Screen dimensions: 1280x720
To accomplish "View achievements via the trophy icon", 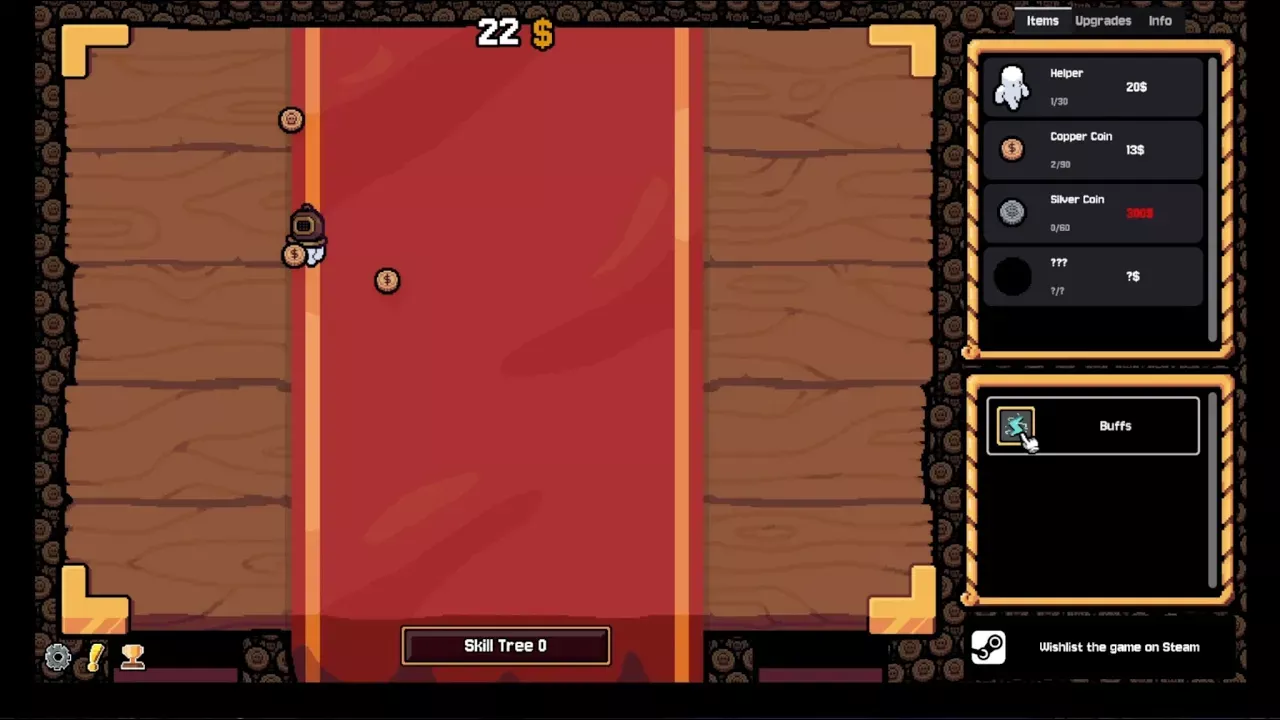I will (x=133, y=656).
